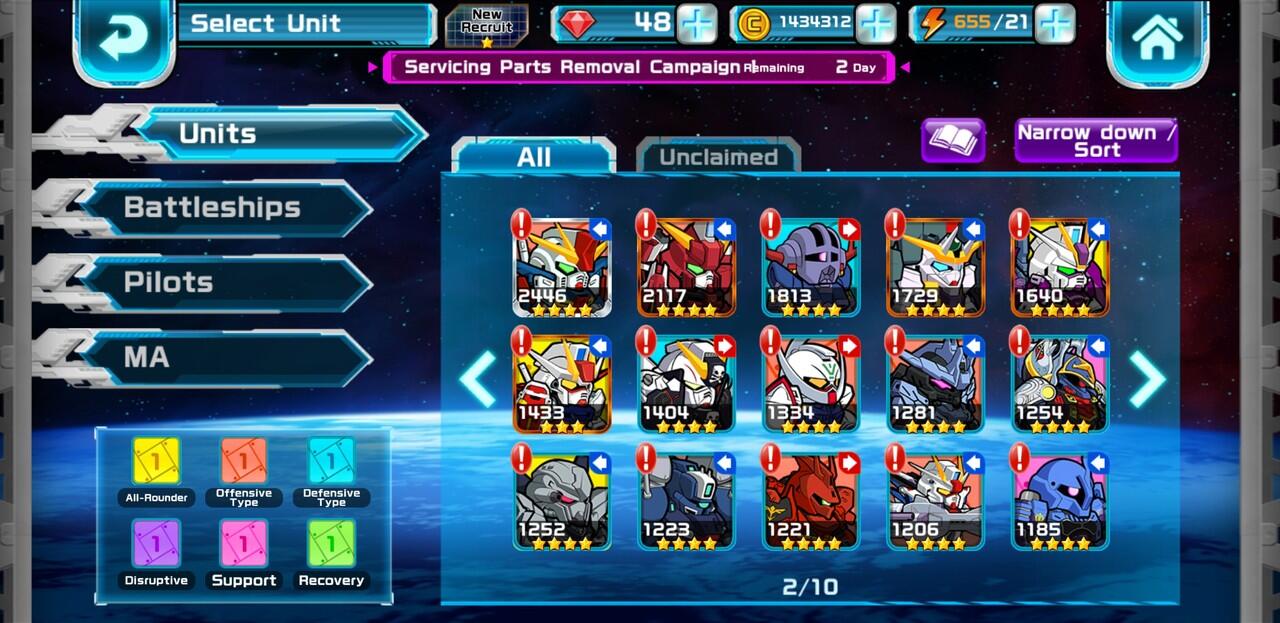Open Narrow down / Sort options
The height and width of the screenshot is (623, 1280).
coord(1096,141)
